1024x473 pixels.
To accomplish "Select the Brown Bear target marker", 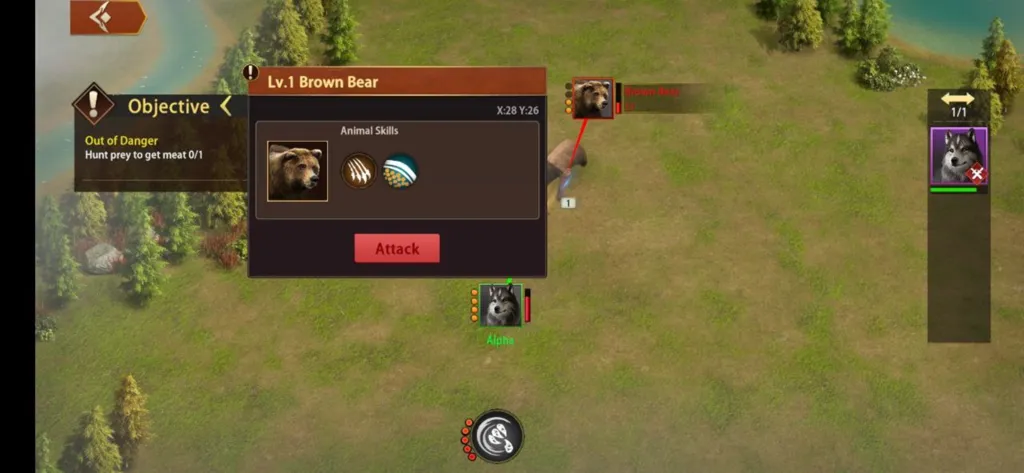I will (593, 99).
